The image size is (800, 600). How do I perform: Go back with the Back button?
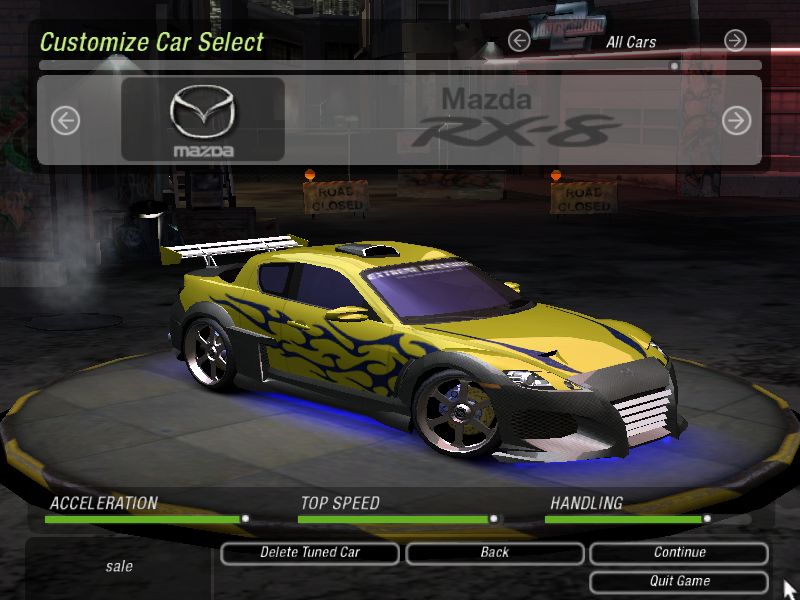click(494, 553)
